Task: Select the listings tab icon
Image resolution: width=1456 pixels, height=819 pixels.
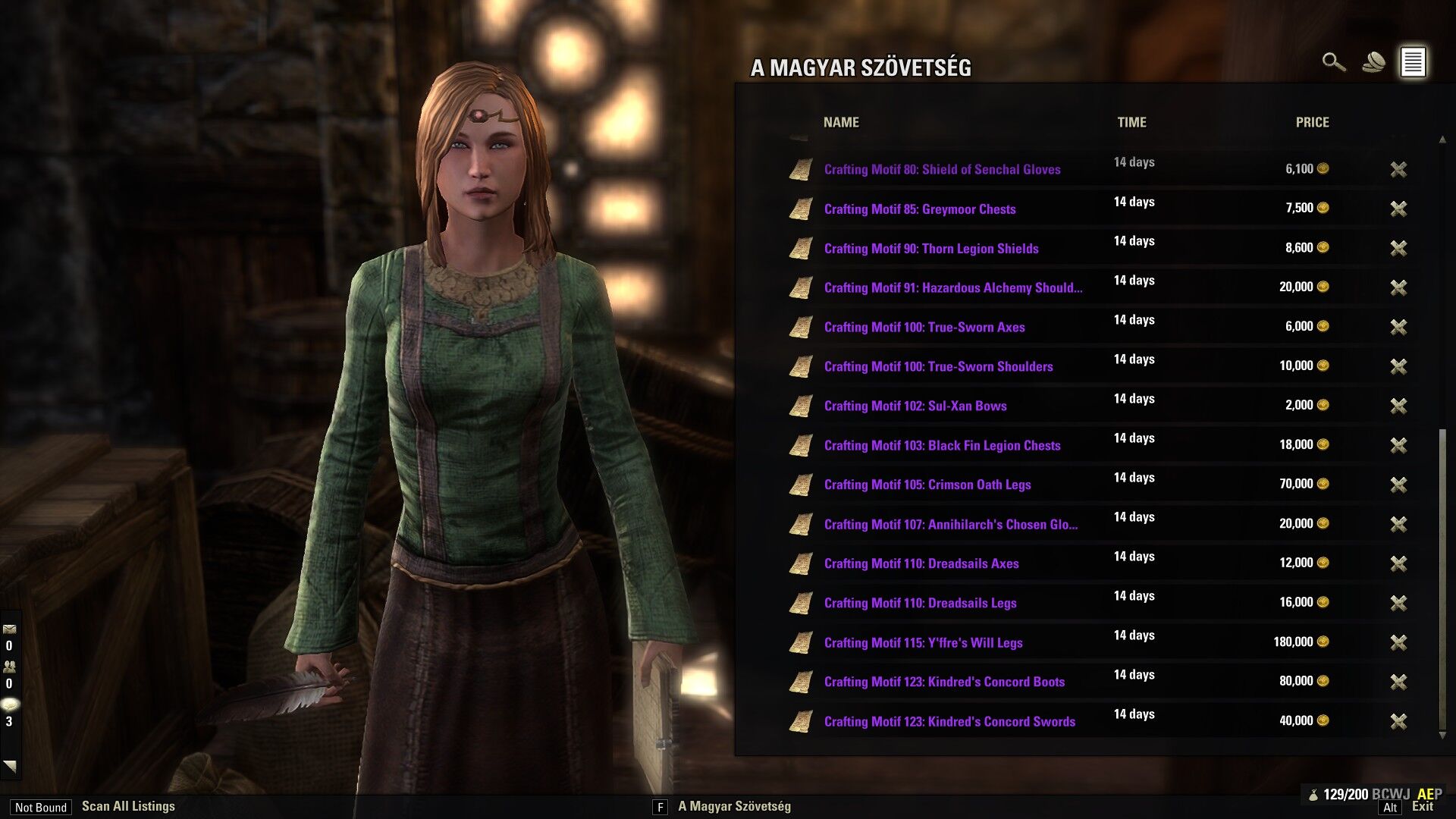Action: pyautogui.click(x=1413, y=62)
